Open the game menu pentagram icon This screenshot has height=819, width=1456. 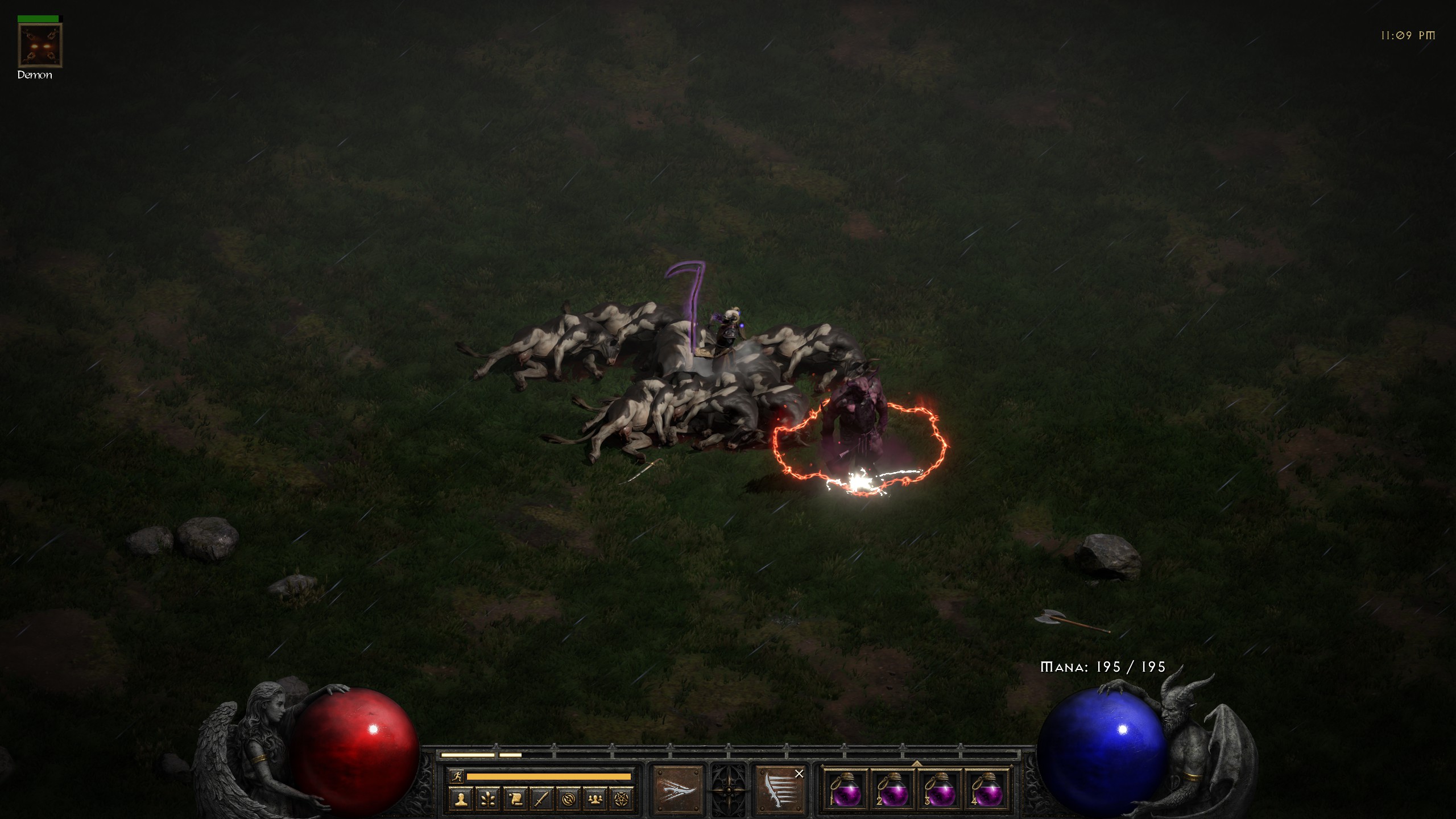[621, 799]
